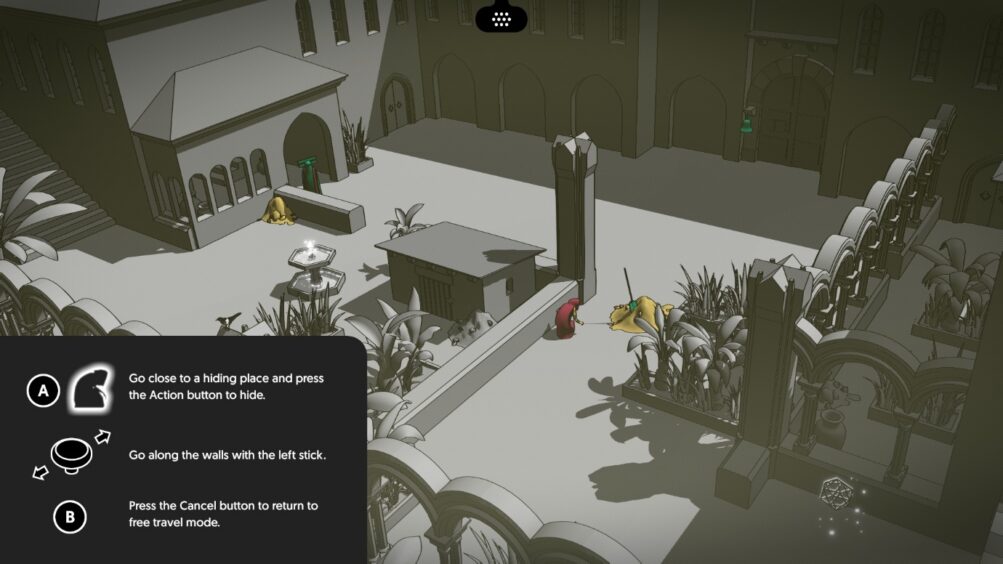Open the dotted grid icon at top
The width and height of the screenshot is (1003, 564).
[501, 17]
